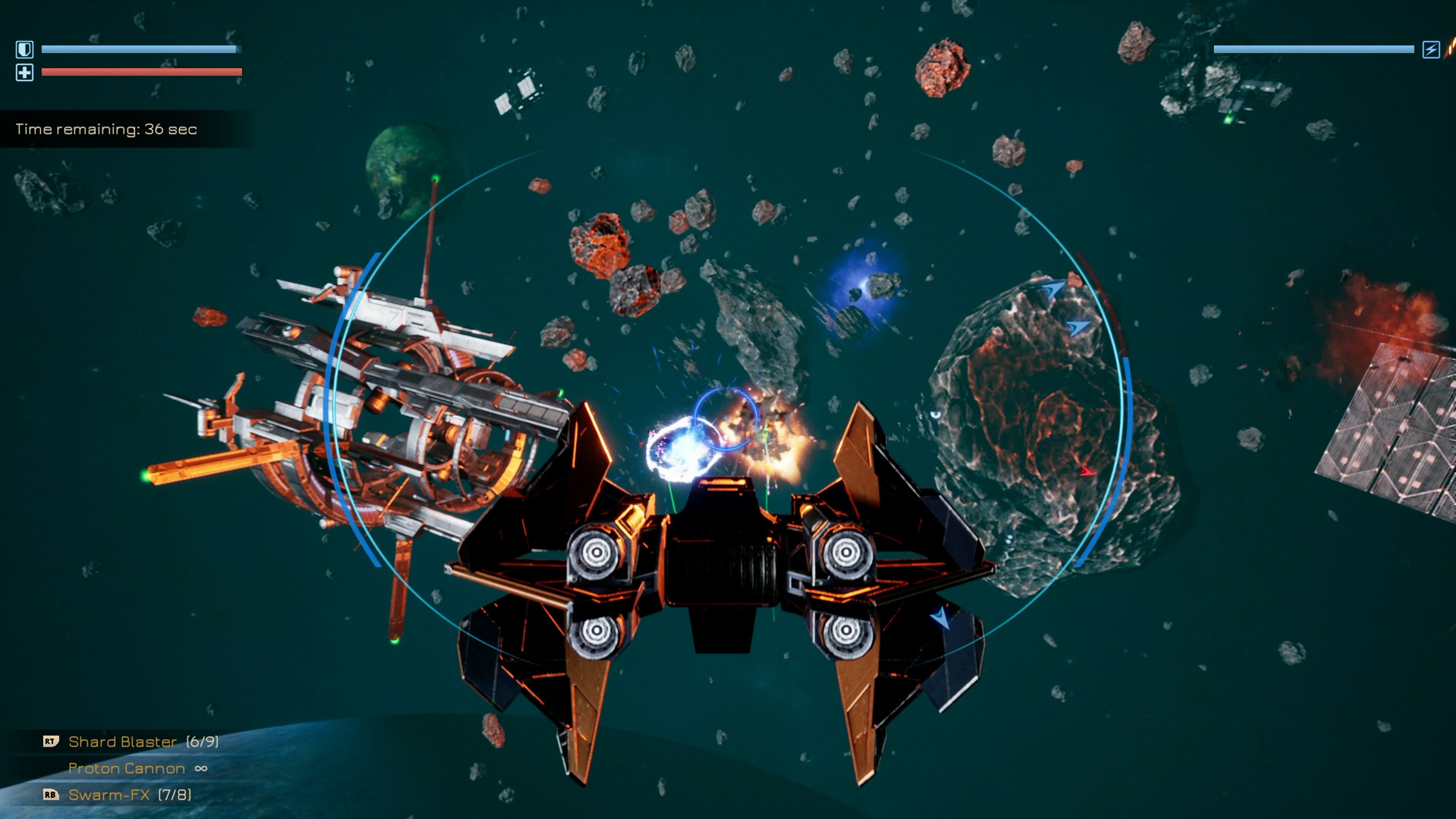Screen dimensions: 1456x819
Task: Click the RB controller button prompt
Action: [50, 795]
